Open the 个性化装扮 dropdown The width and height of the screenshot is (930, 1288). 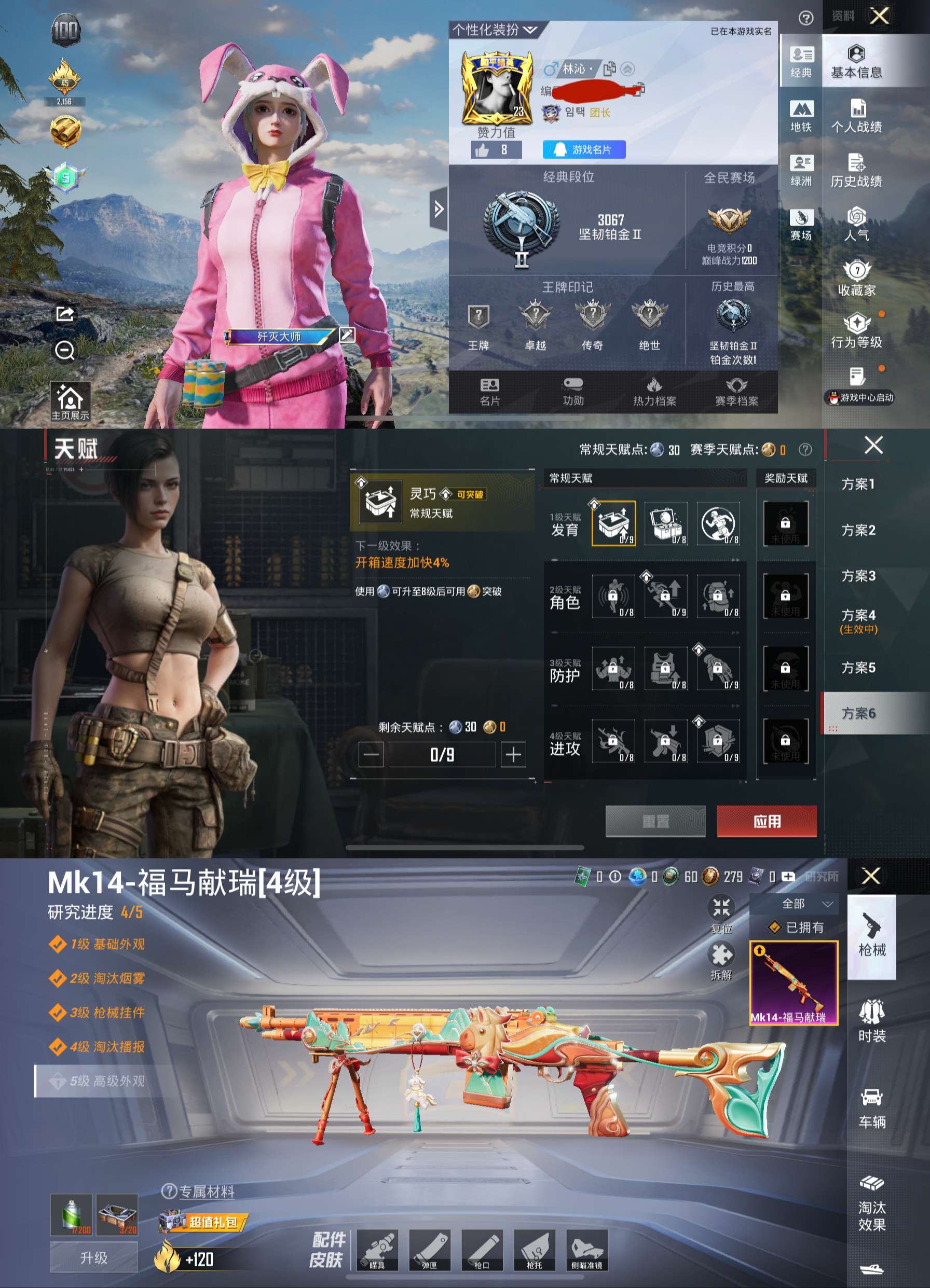coord(494,30)
